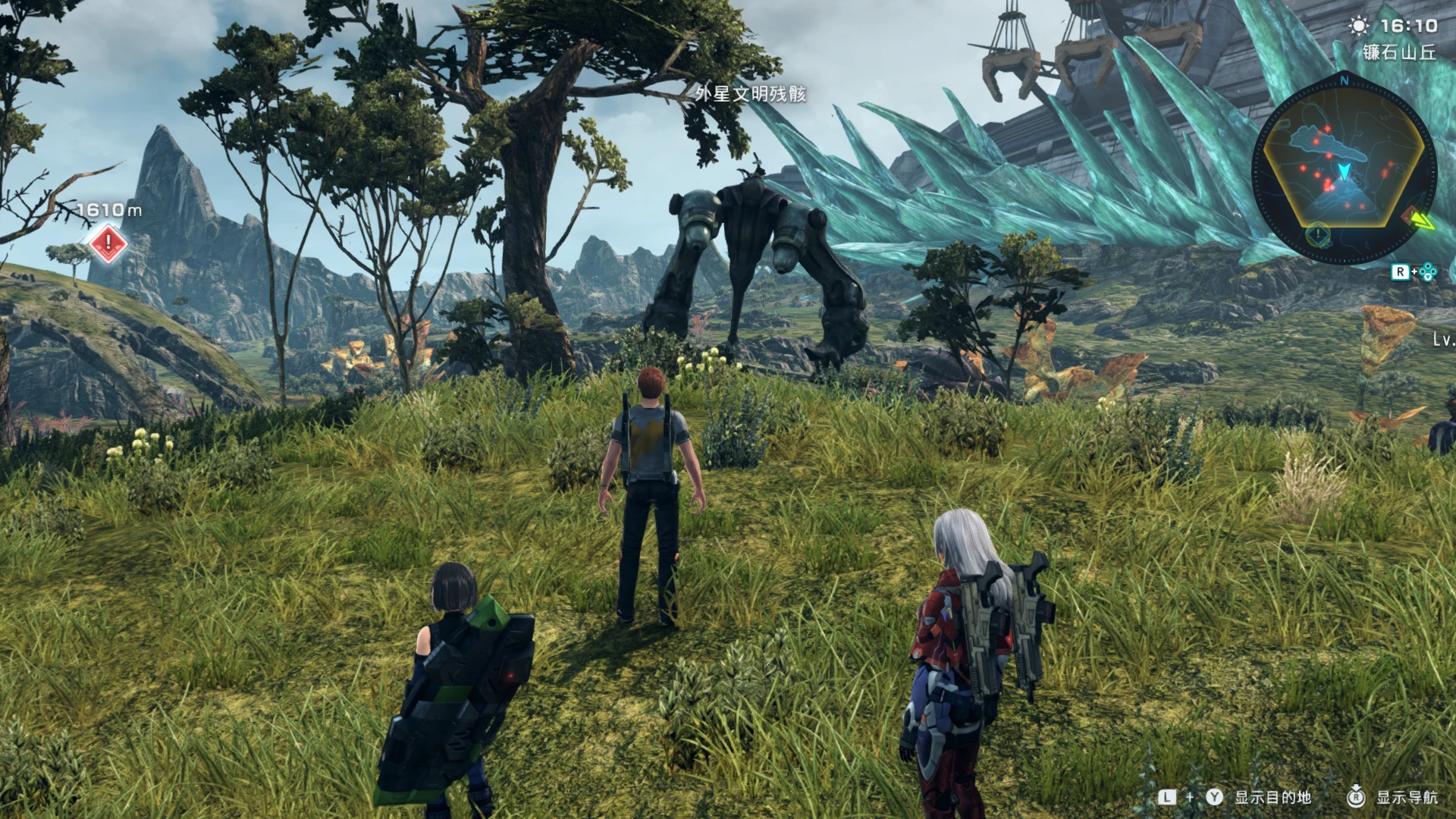Viewport: 1456px width, 819px height.
Task: Open the circular minimap
Action: (1343, 170)
